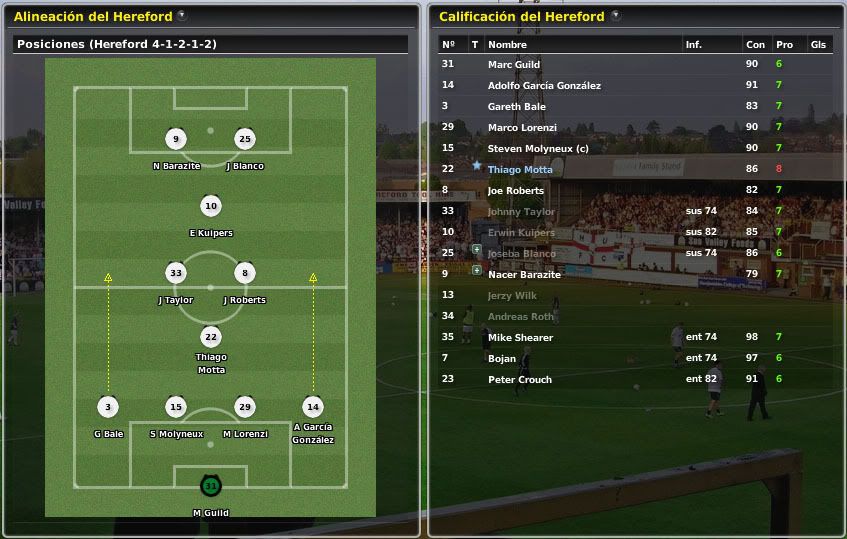
Task: Open Gareth Bale in the ratings list
Action: [x=516, y=106]
